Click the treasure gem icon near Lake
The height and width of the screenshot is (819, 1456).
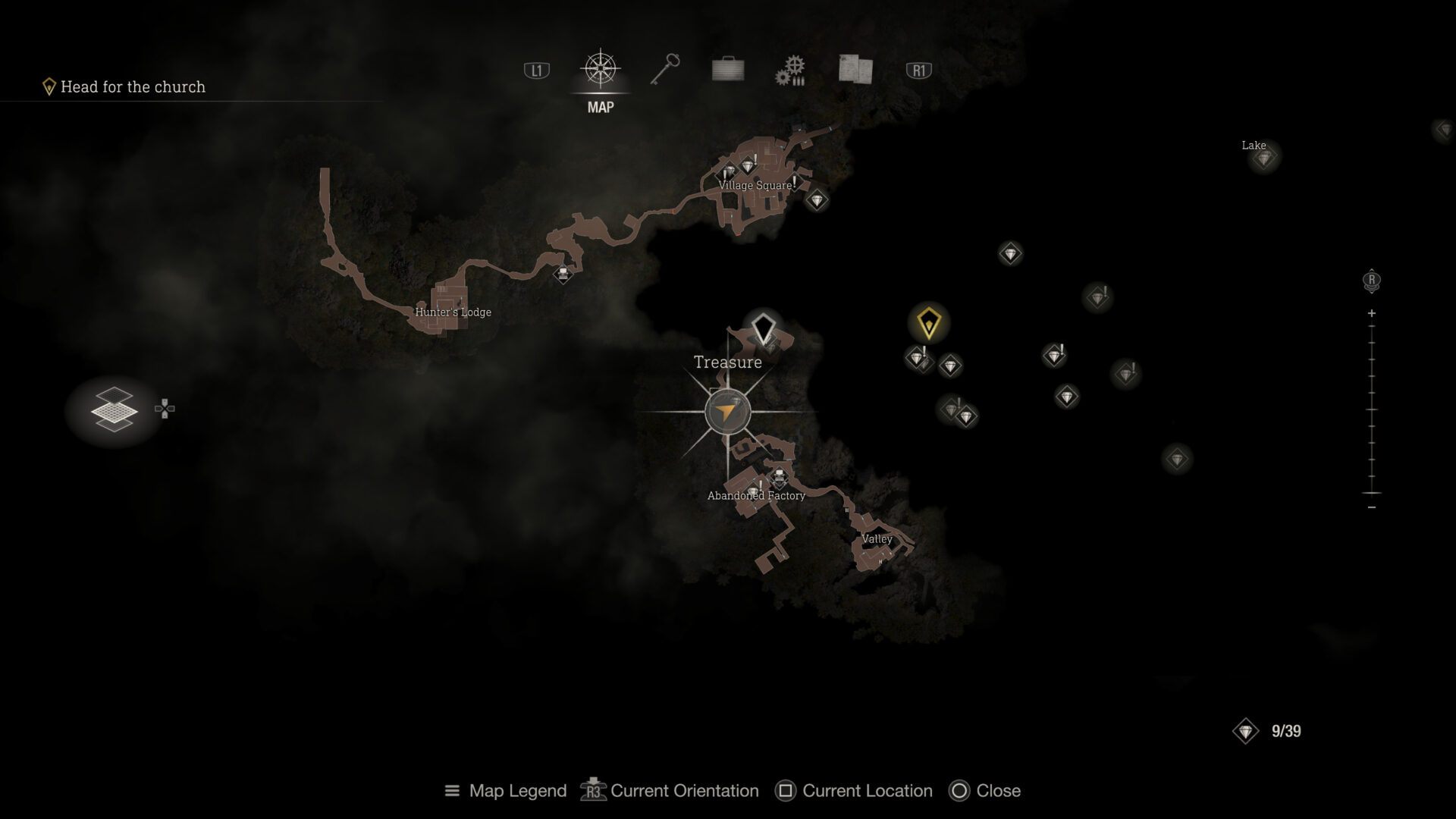coord(1263,159)
